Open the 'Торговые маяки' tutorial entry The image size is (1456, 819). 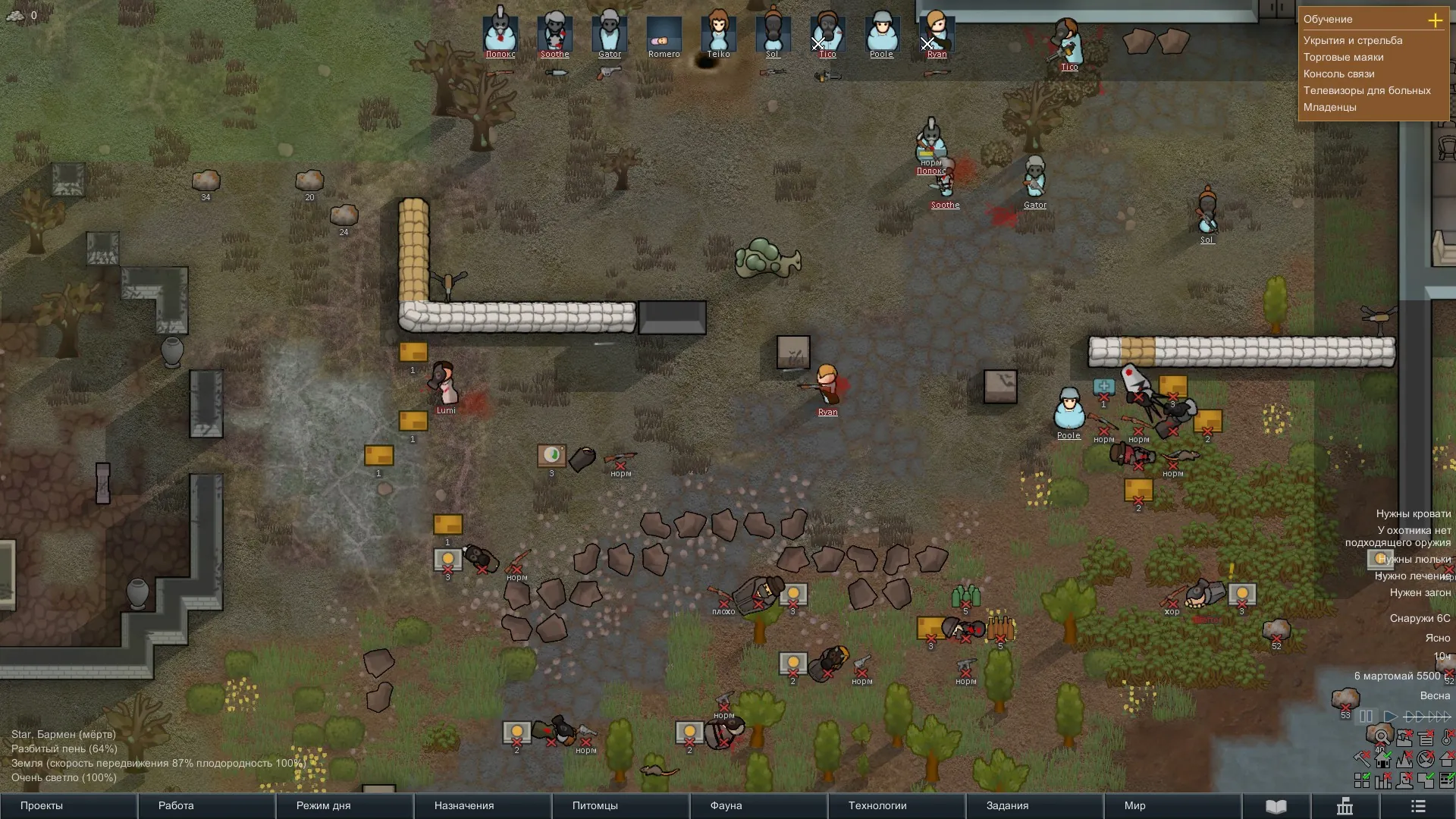tap(1343, 57)
